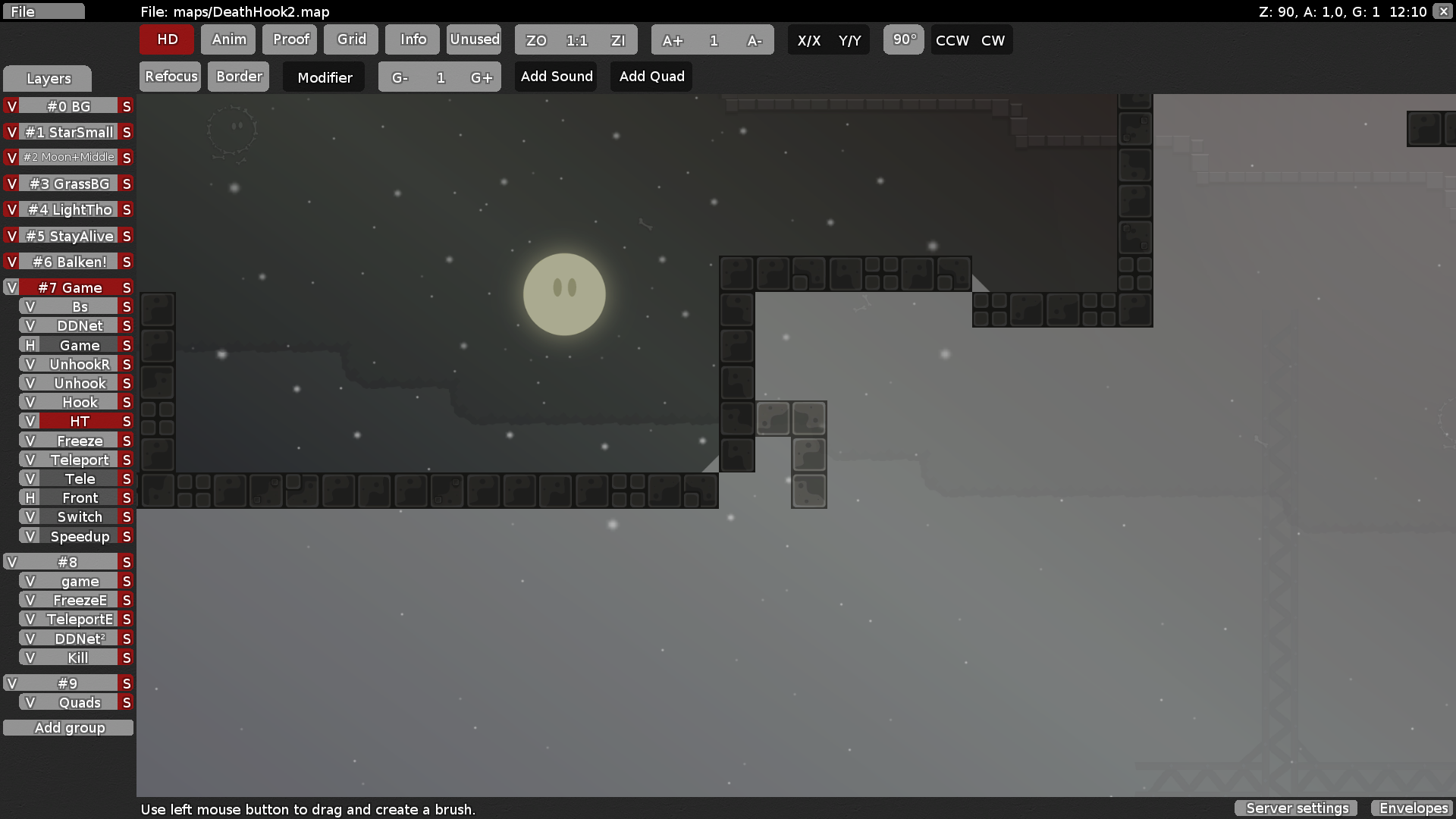The width and height of the screenshot is (1456, 819).
Task: Toggle the Grid overlay
Action: (350, 39)
